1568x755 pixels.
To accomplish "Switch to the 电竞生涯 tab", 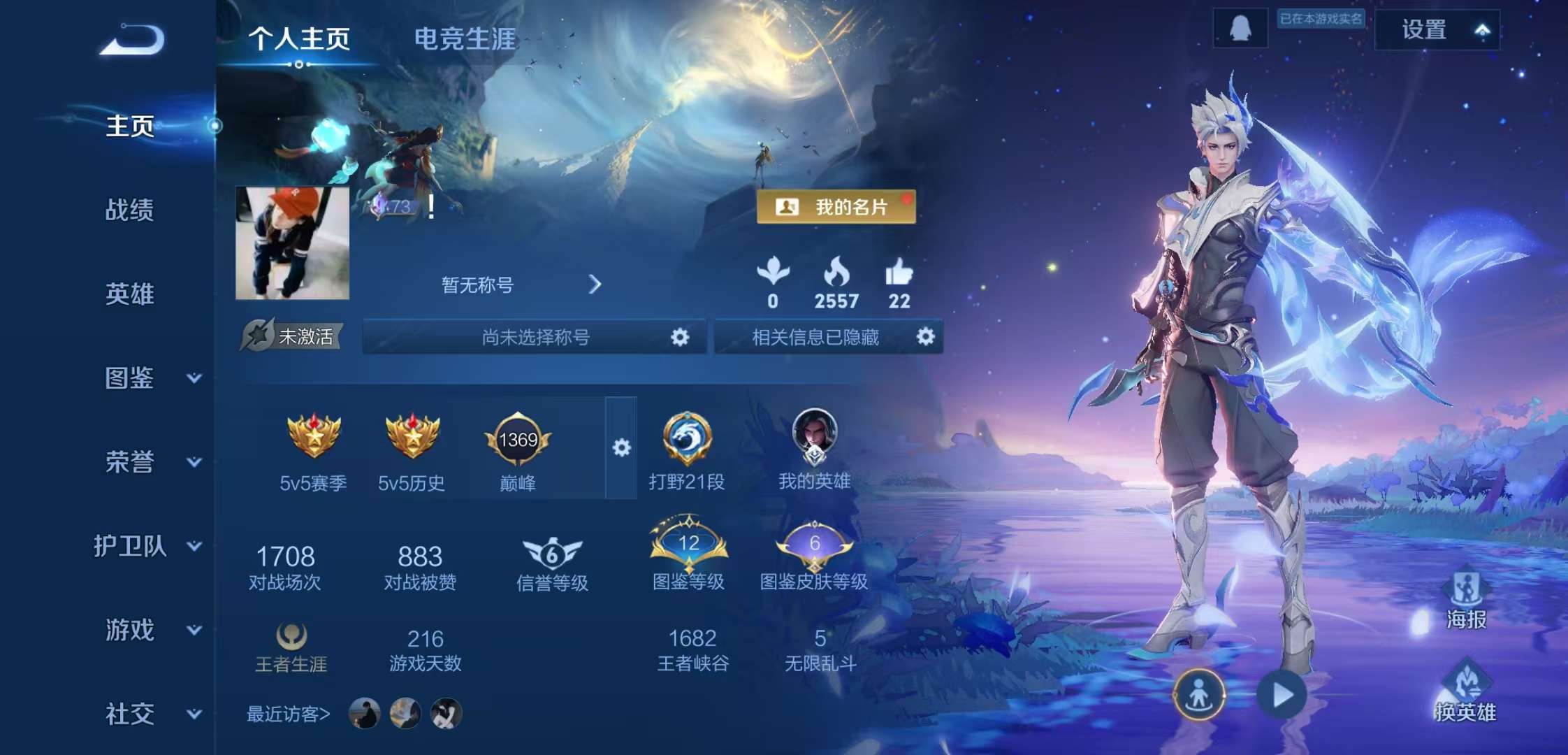I will (x=465, y=39).
